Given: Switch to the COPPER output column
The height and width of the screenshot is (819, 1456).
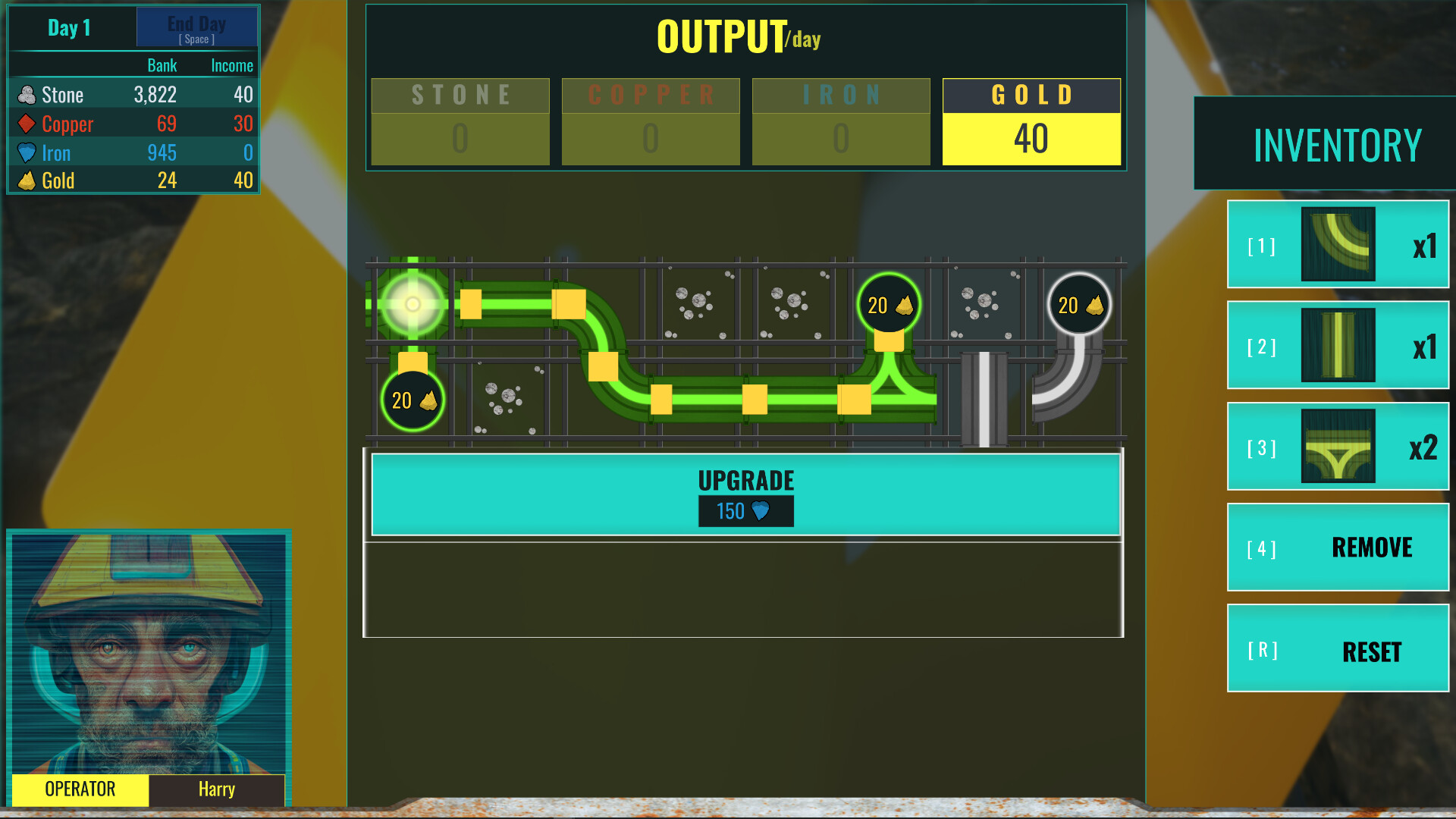Looking at the screenshot, I should click(650, 121).
